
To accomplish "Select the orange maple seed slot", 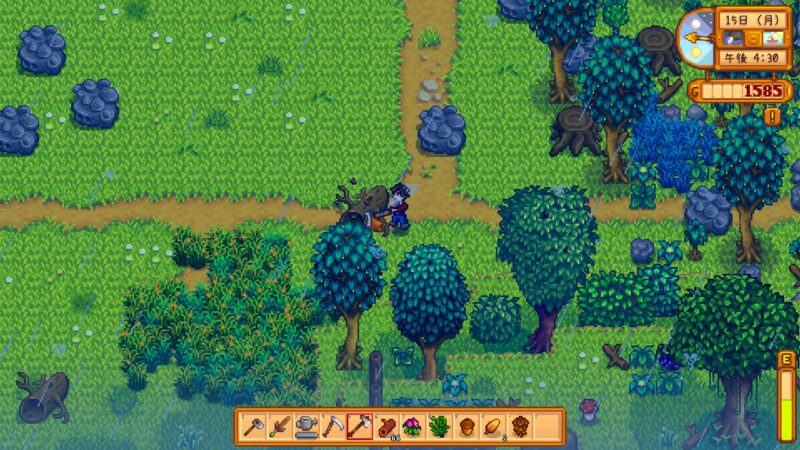I will coord(492,427).
